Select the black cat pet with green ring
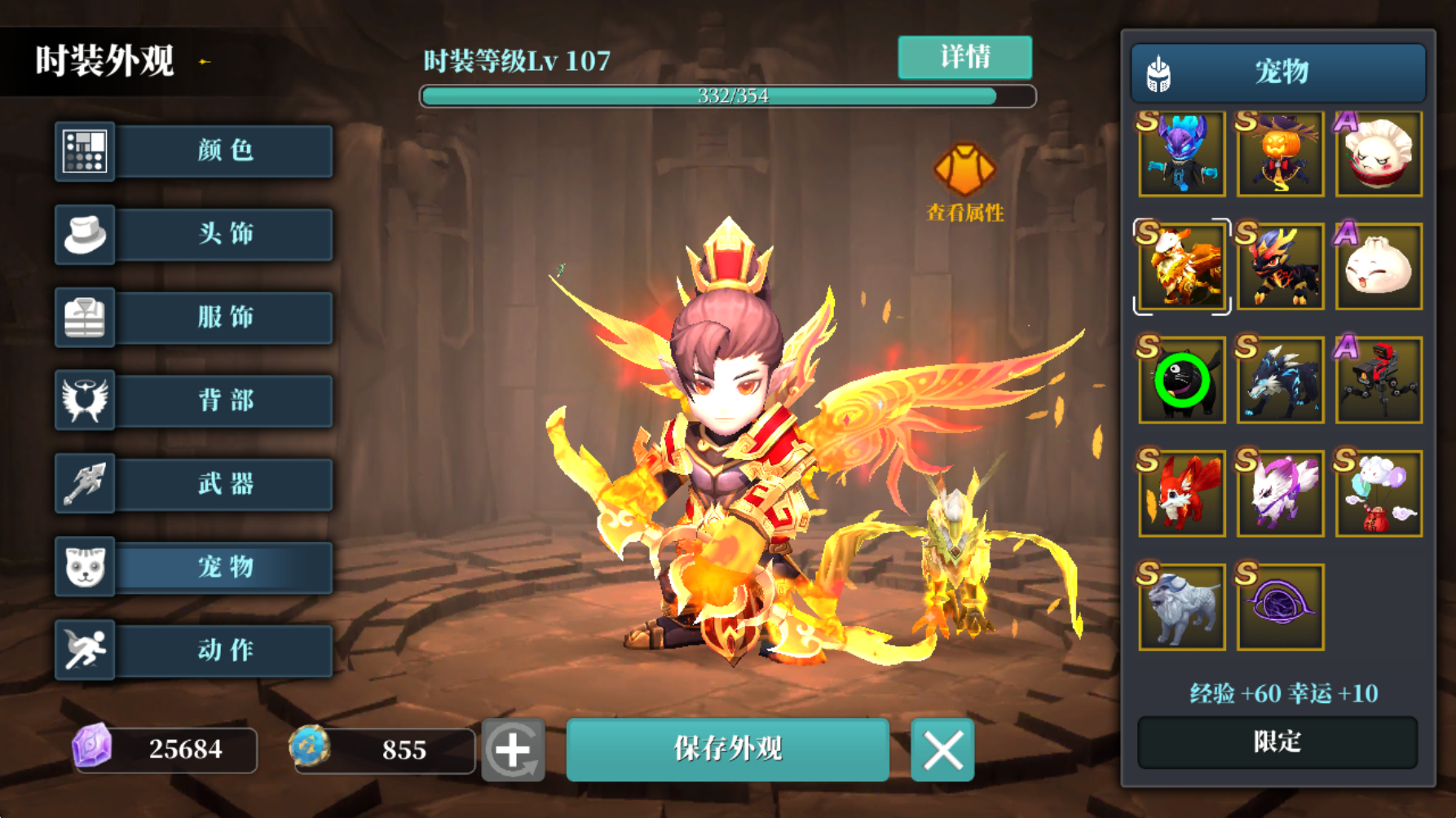1456x818 pixels. coord(1181,380)
